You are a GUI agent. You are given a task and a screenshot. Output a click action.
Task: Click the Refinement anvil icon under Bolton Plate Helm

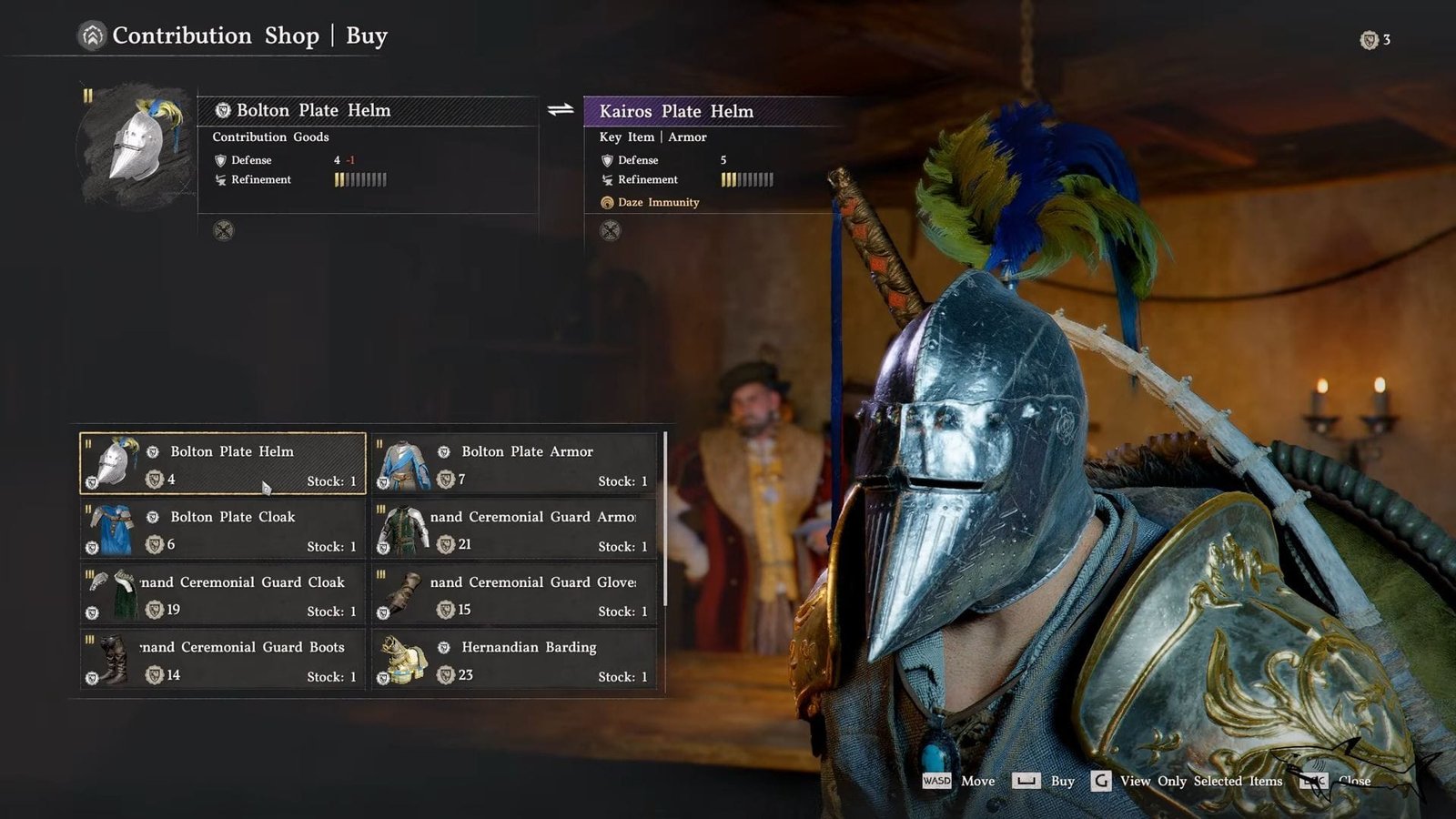coord(219,179)
